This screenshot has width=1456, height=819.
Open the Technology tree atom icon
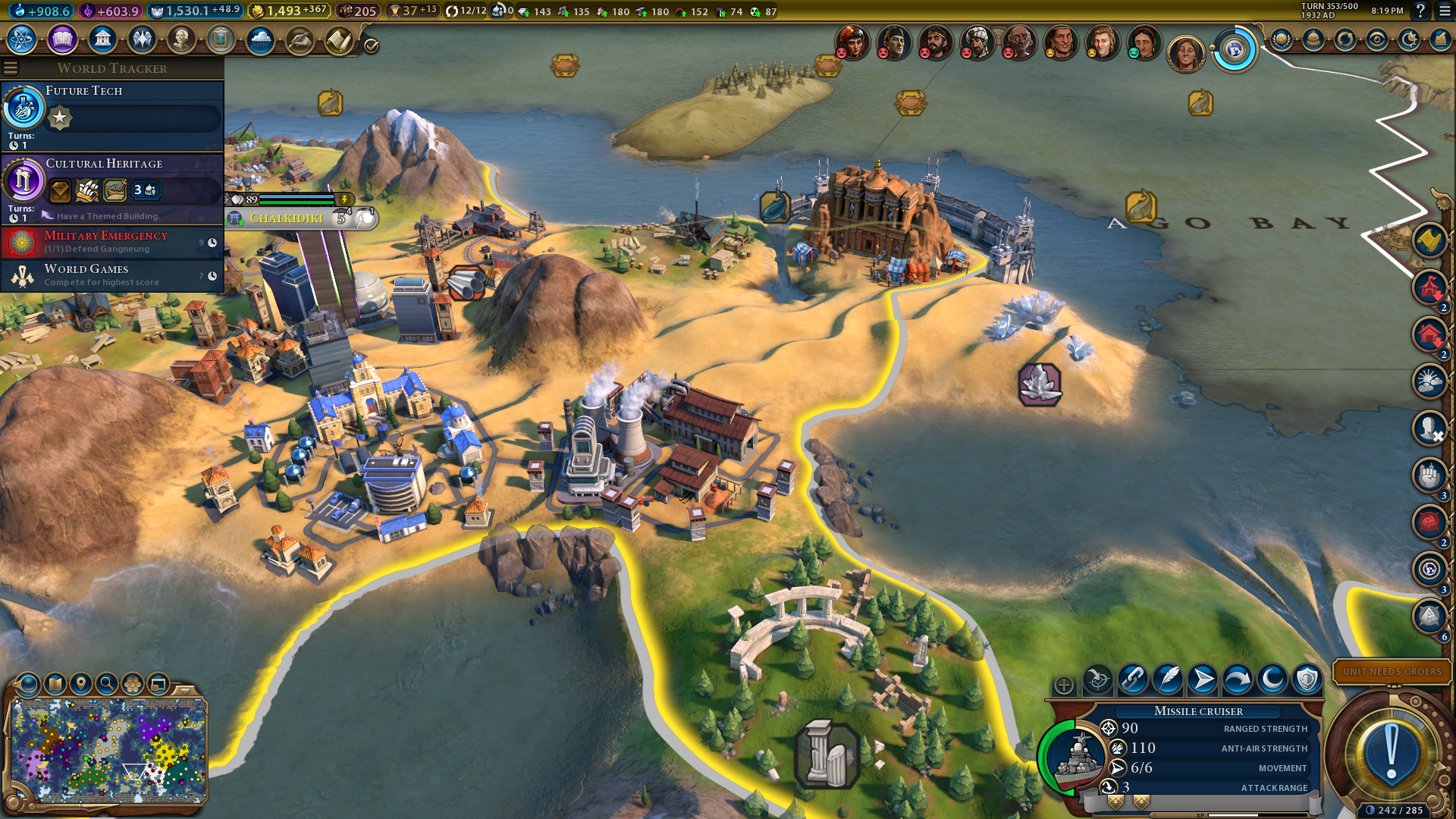pos(22,39)
